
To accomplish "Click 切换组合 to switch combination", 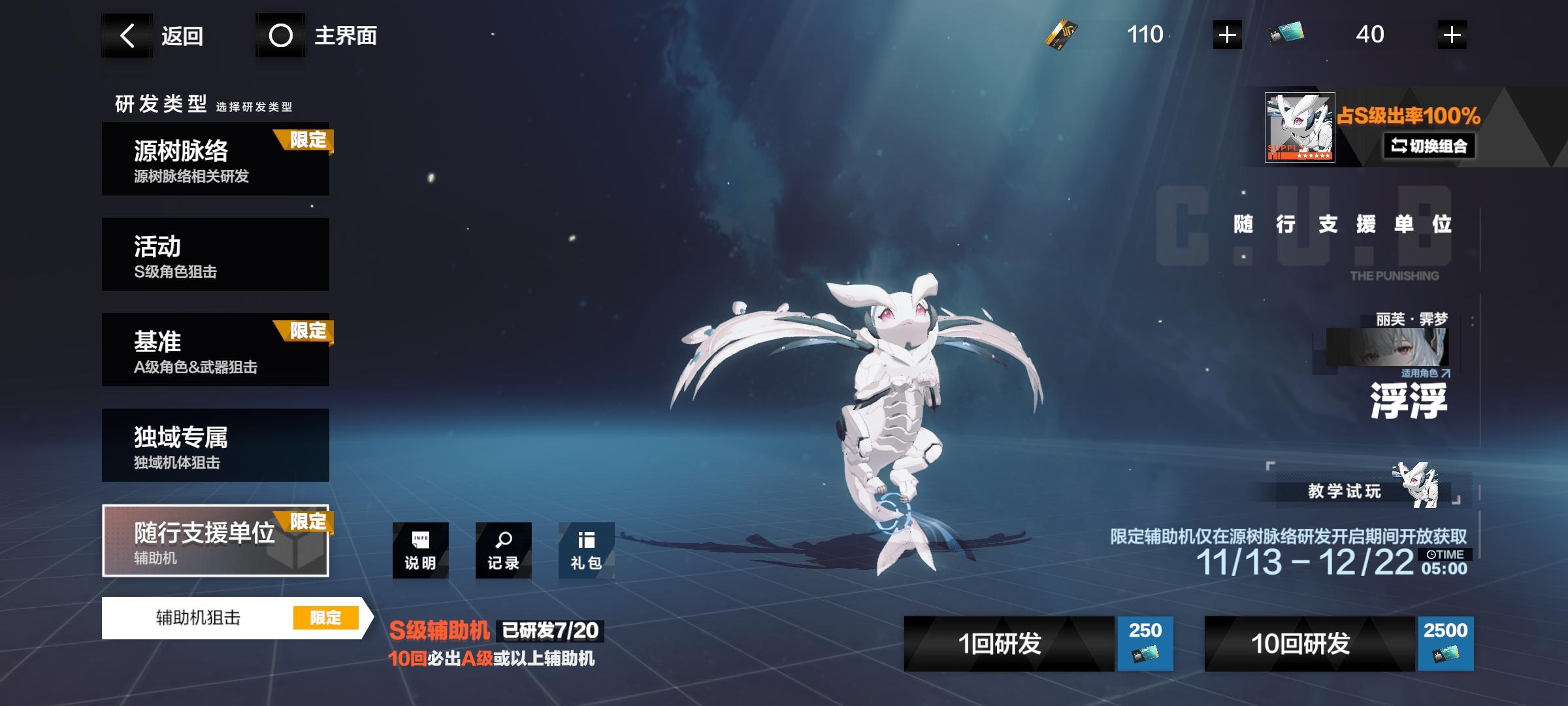I will point(1429,146).
